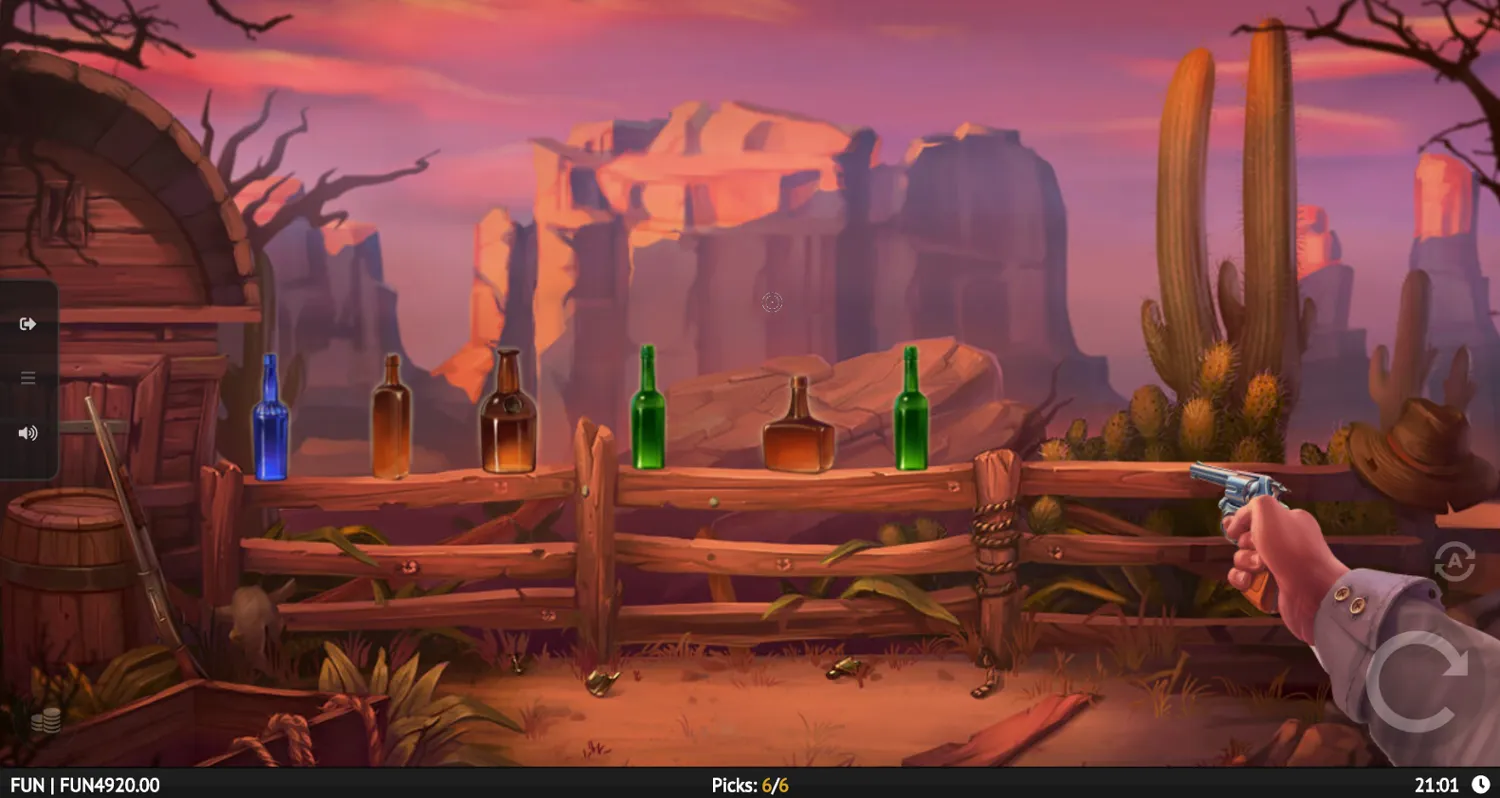Toggle the sidebar sound control panel open
Screen dimensions: 1500x798
(27, 432)
